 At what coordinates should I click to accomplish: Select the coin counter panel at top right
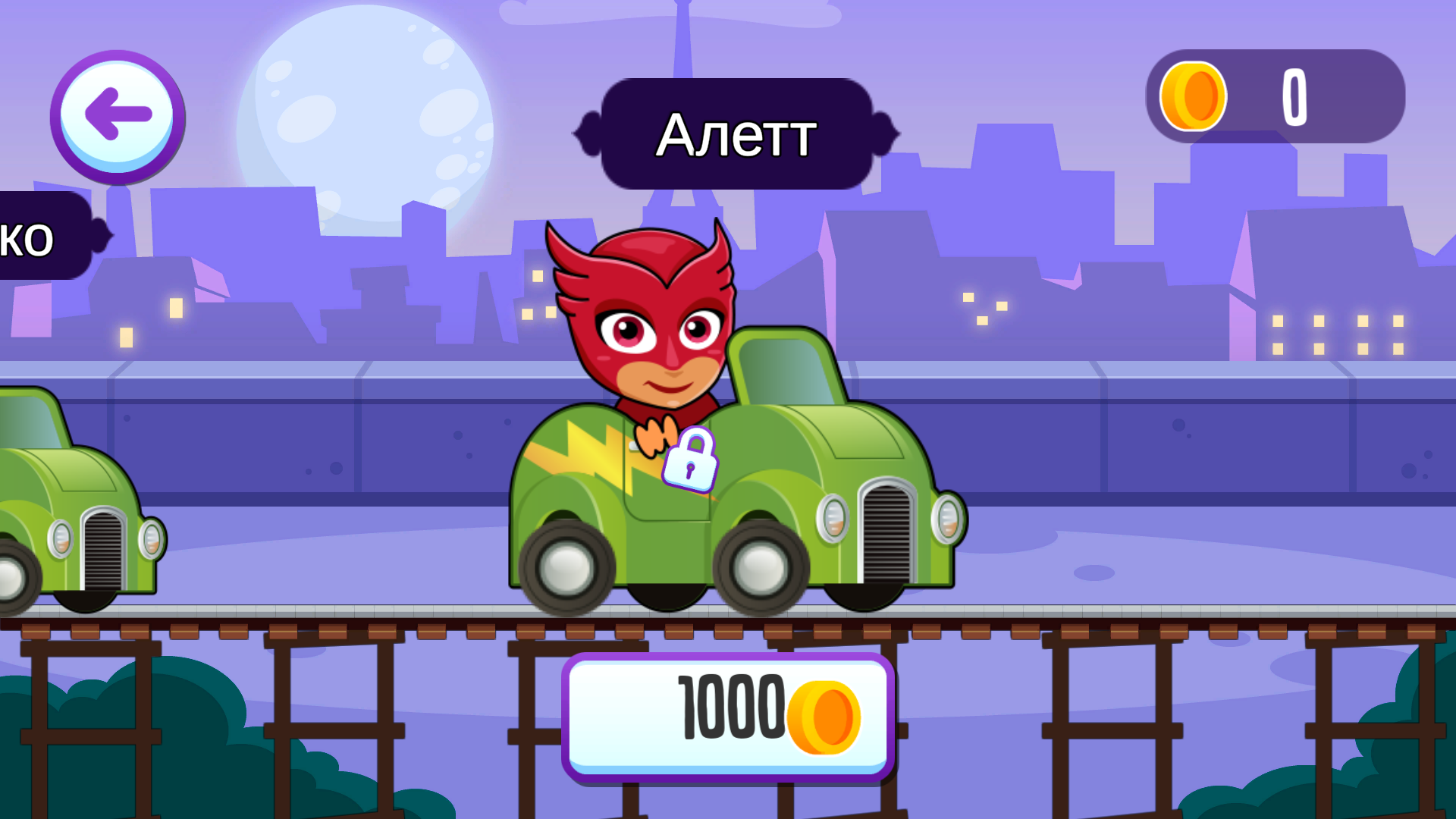pyautogui.click(x=1274, y=96)
